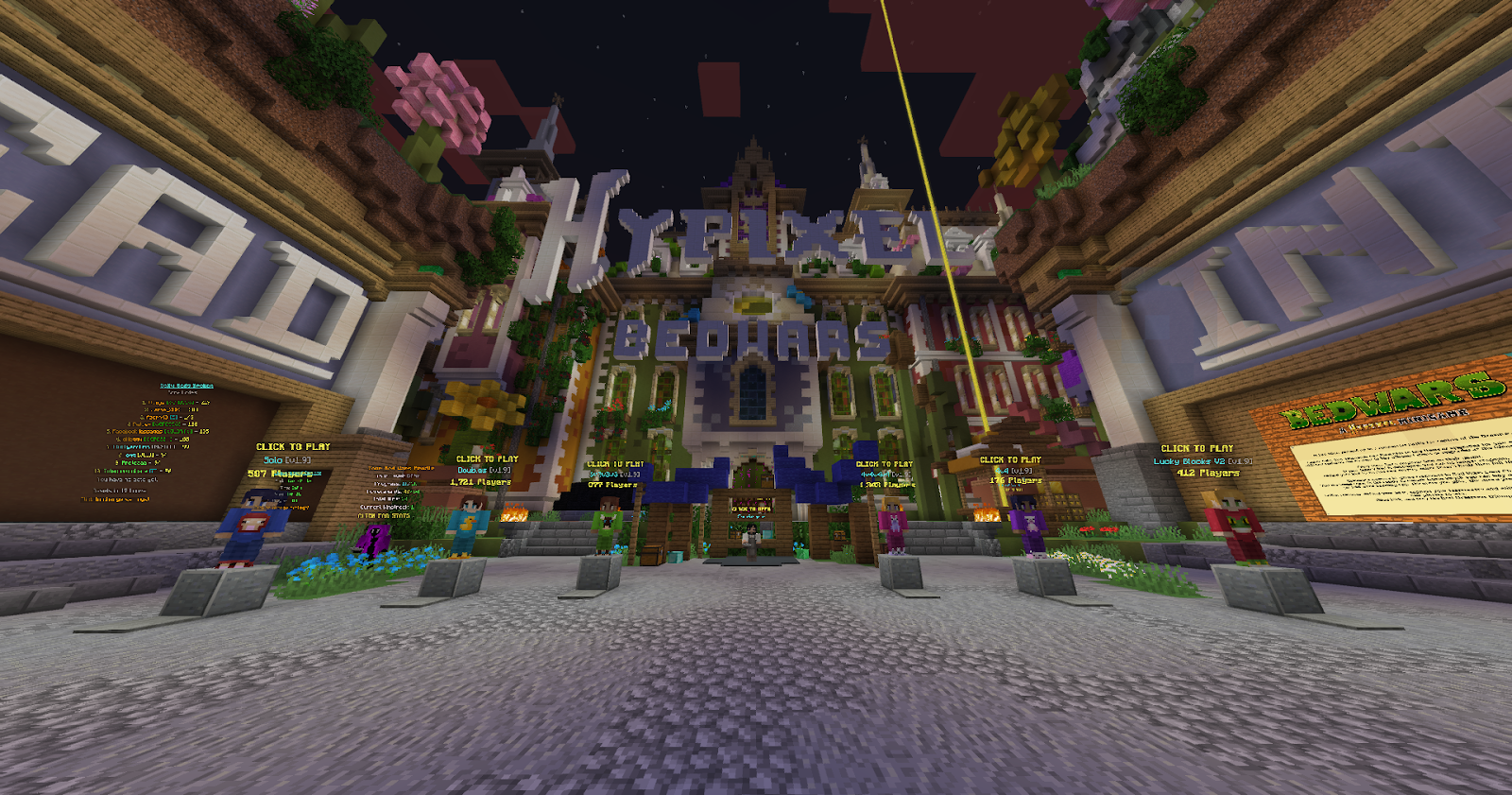The height and width of the screenshot is (795, 1512).
Task: Click the chest beside the entrance archway
Action: click(654, 554)
